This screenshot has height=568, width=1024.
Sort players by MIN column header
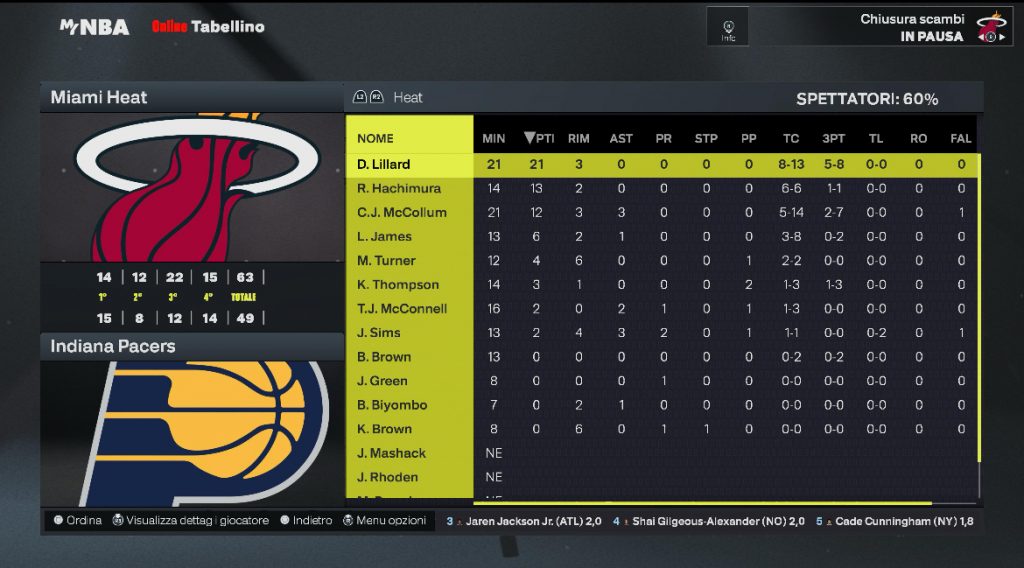click(x=493, y=138)
